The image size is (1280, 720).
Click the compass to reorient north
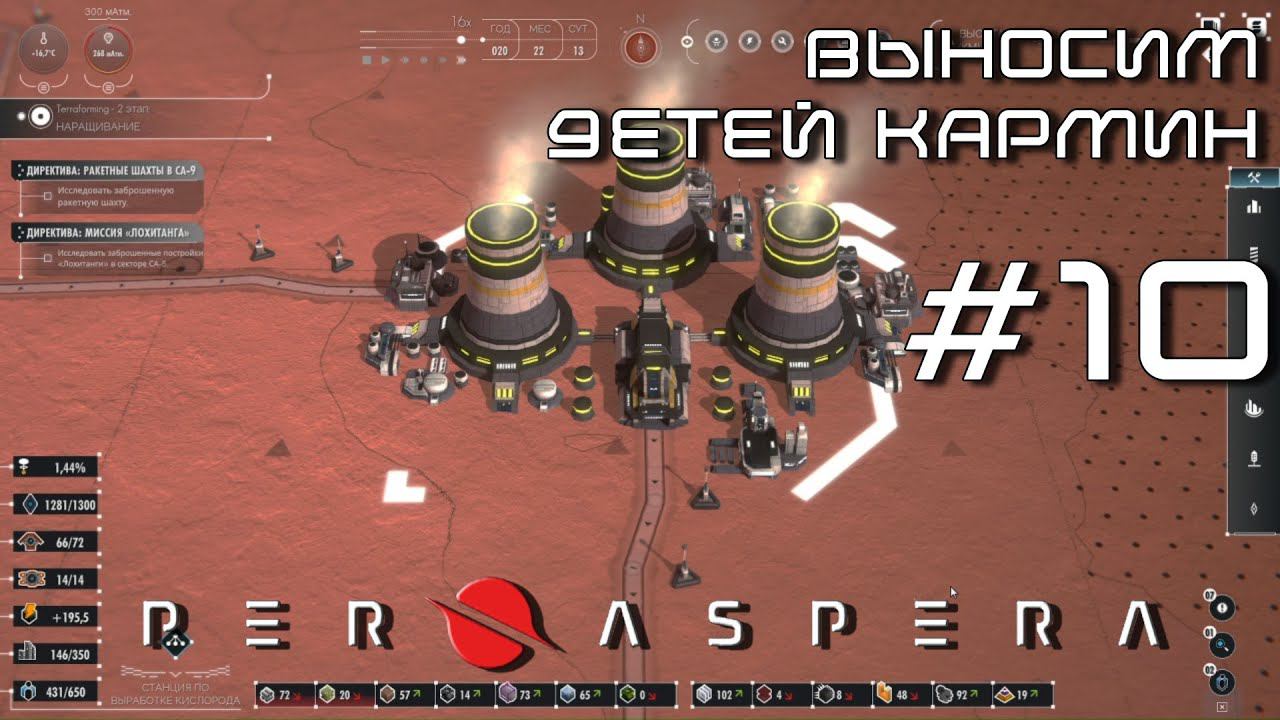click(641, 46)
